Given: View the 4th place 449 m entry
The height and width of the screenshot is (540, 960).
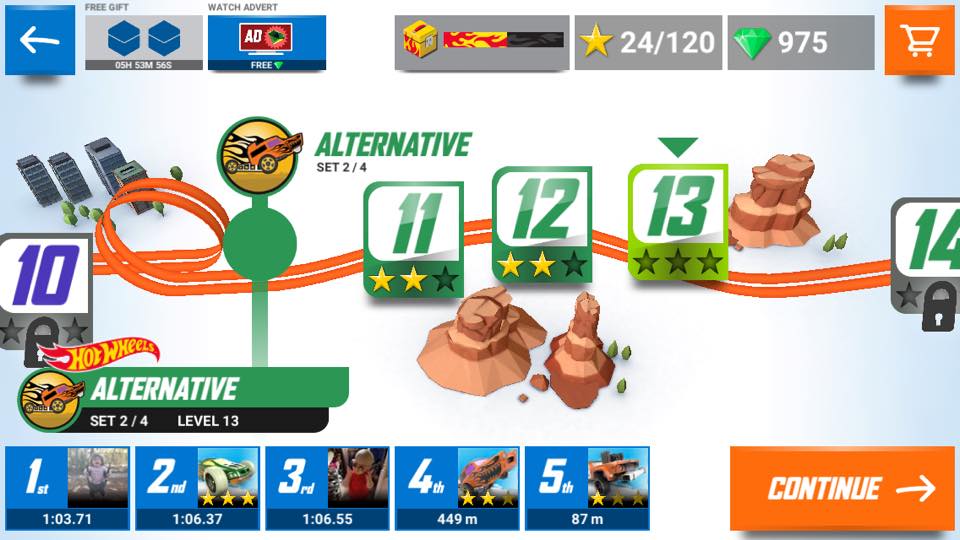Looking at the screenshot, I should 457,488.
